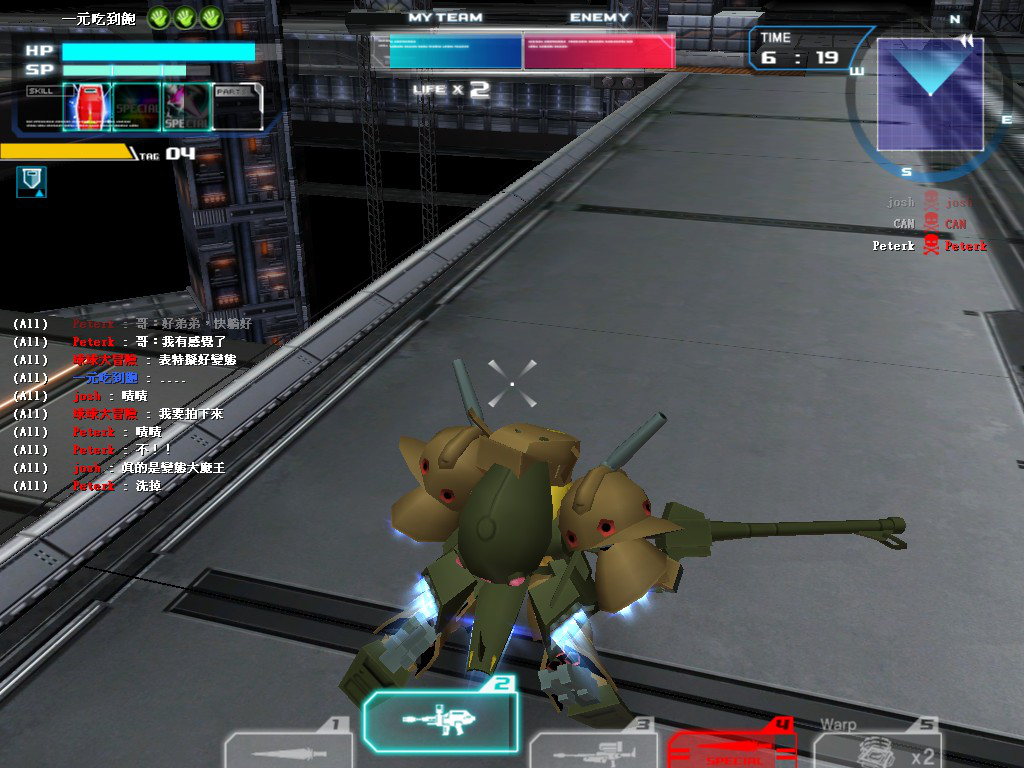Select the Peterk kill feed entry

coord(929,246)
